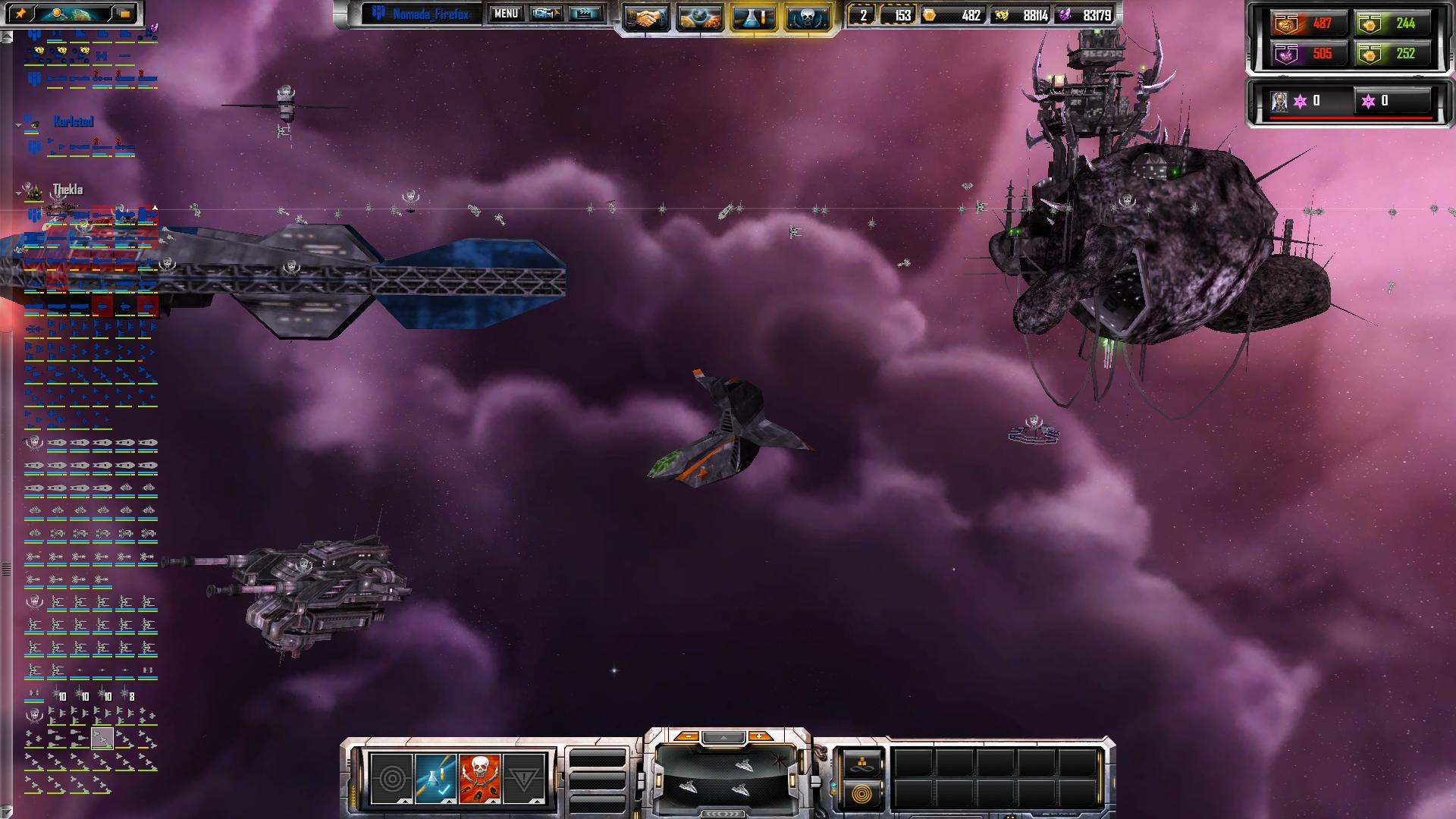Image resolution: width=1456 pixels, height=819 pixels.
Task: Toggle the empire tree pin
Action: (x=20, y=14)
